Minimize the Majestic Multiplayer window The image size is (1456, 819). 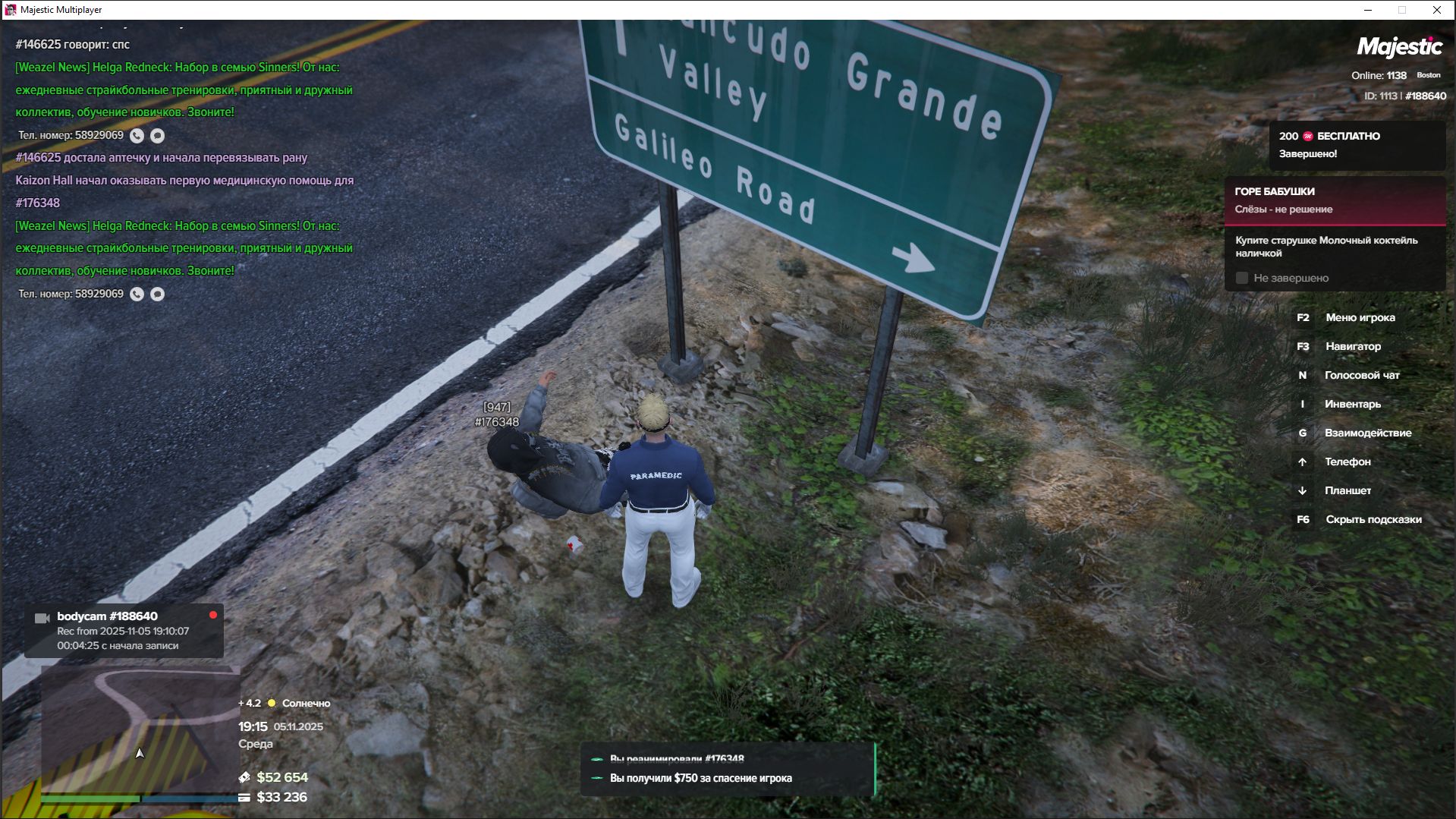pos(1368,10)
